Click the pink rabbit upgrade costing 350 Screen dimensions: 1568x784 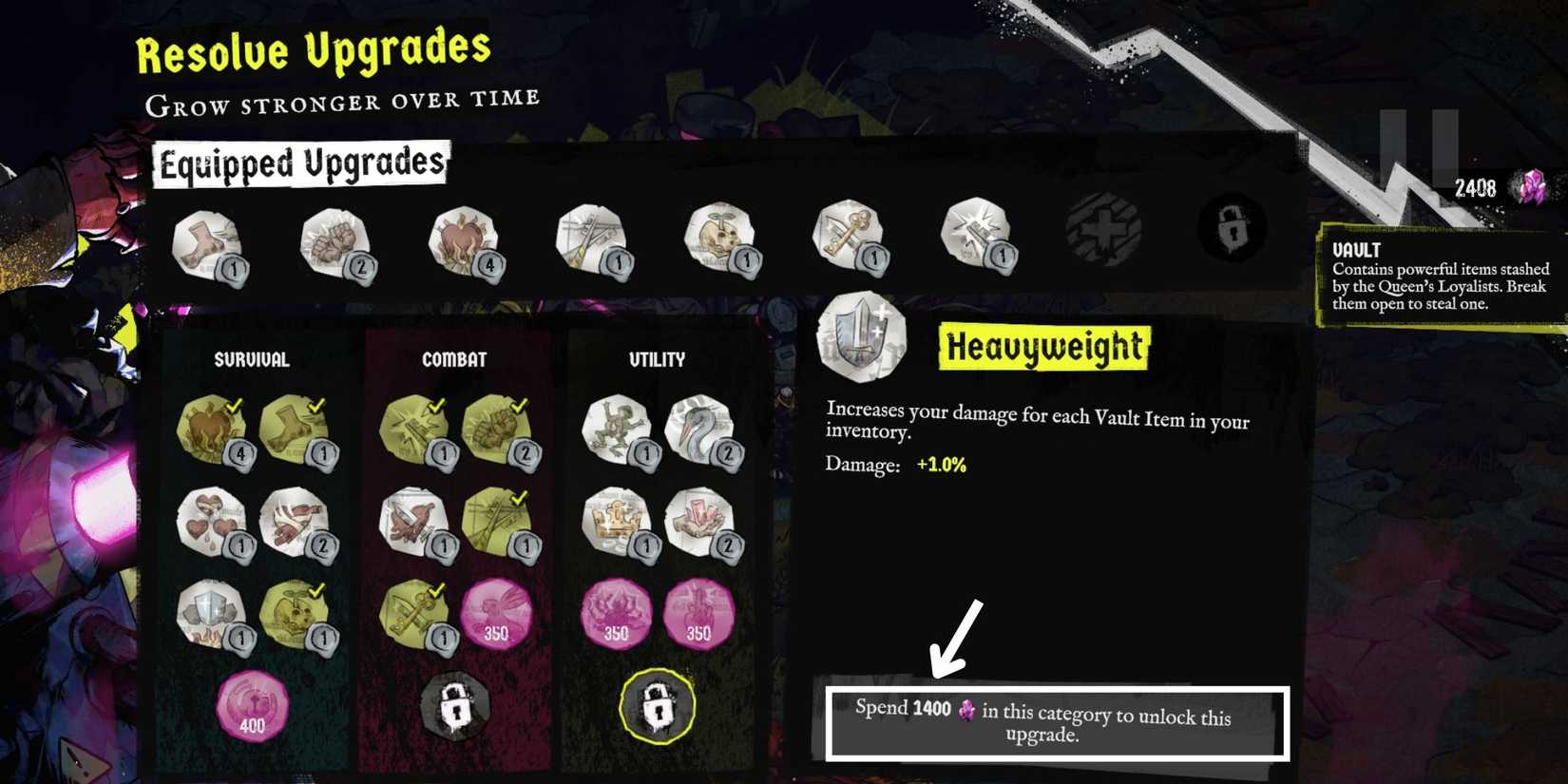494,613
